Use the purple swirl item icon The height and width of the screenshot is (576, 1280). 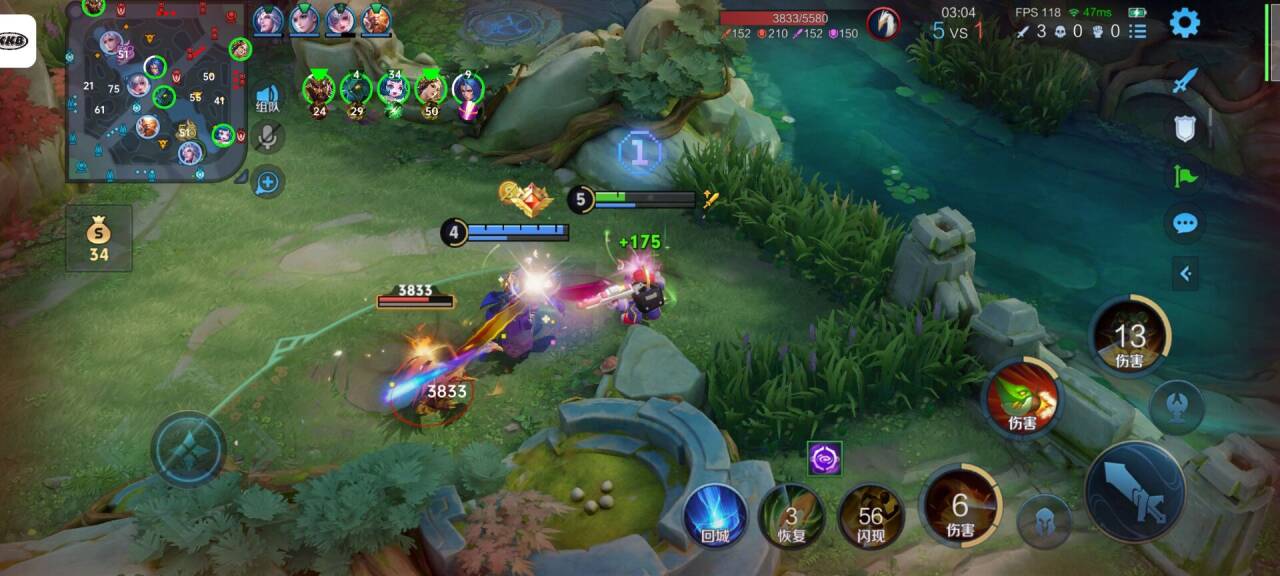pyautogui.click(x=825, y=458)
